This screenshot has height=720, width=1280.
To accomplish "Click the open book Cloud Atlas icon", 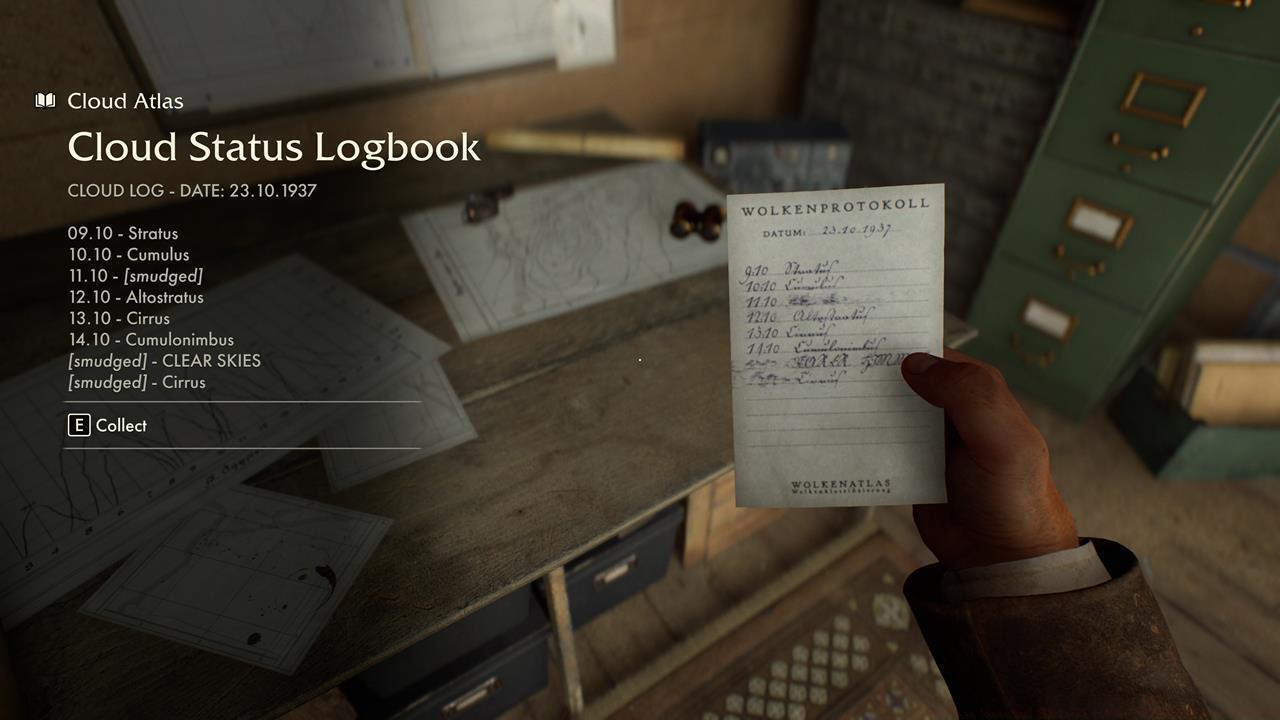I will coord(44,100).
